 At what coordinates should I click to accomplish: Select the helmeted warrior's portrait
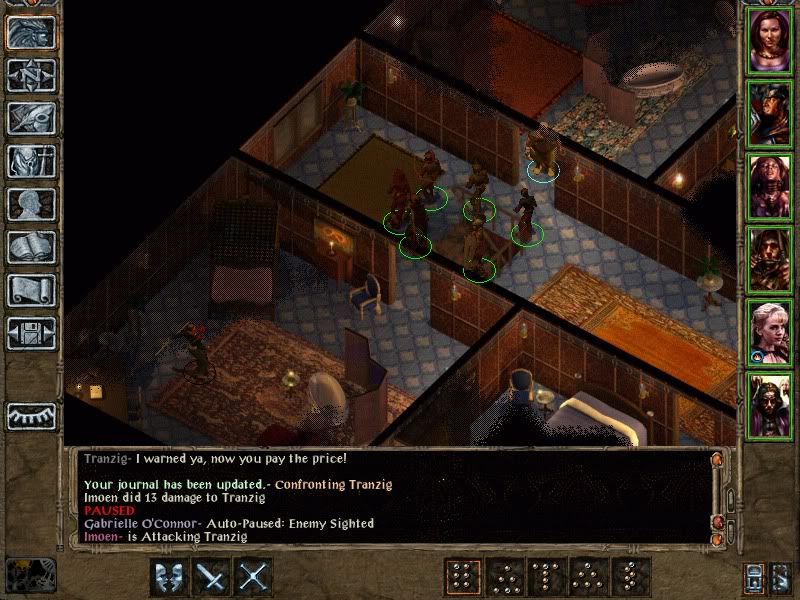pyautogui.click(x=769, y=112)
